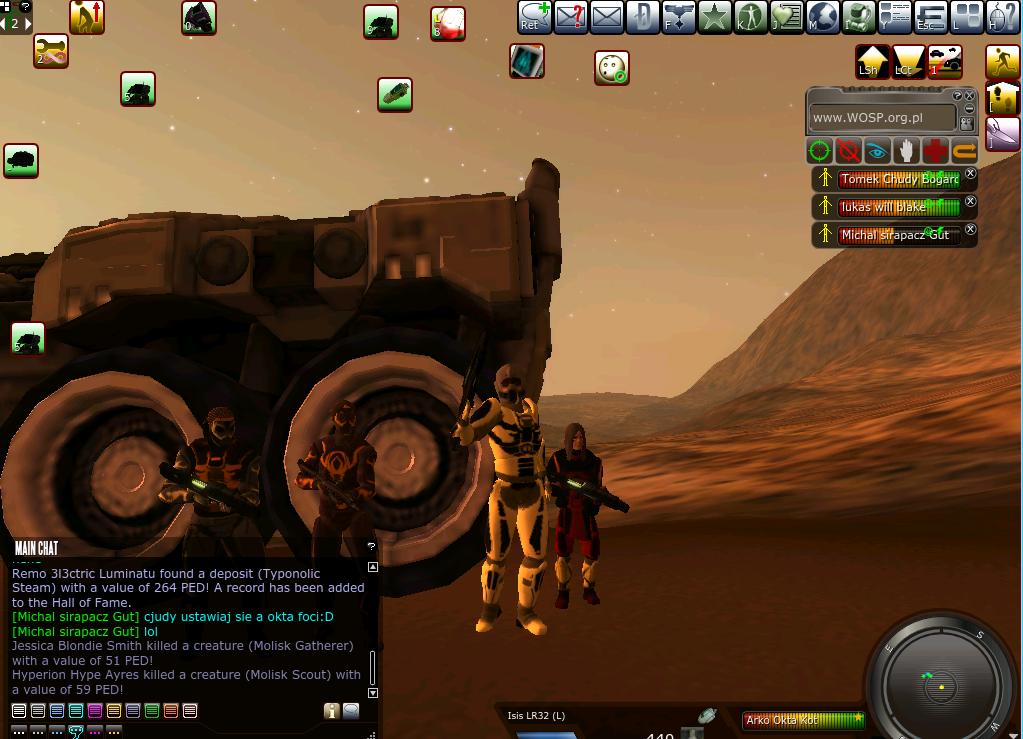Close the www.WOSP.org.pl team panel

click(969, 96)
